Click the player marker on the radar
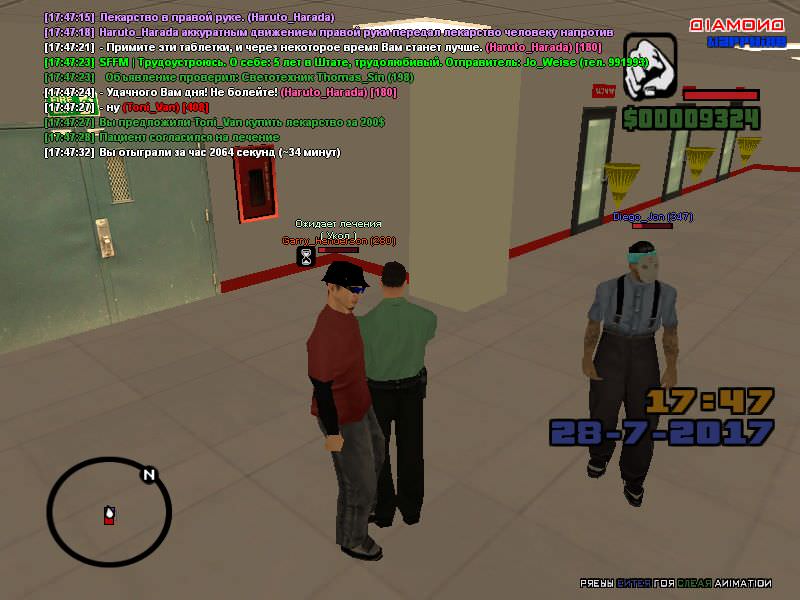The image size is (800, 600). coord(109,516)
